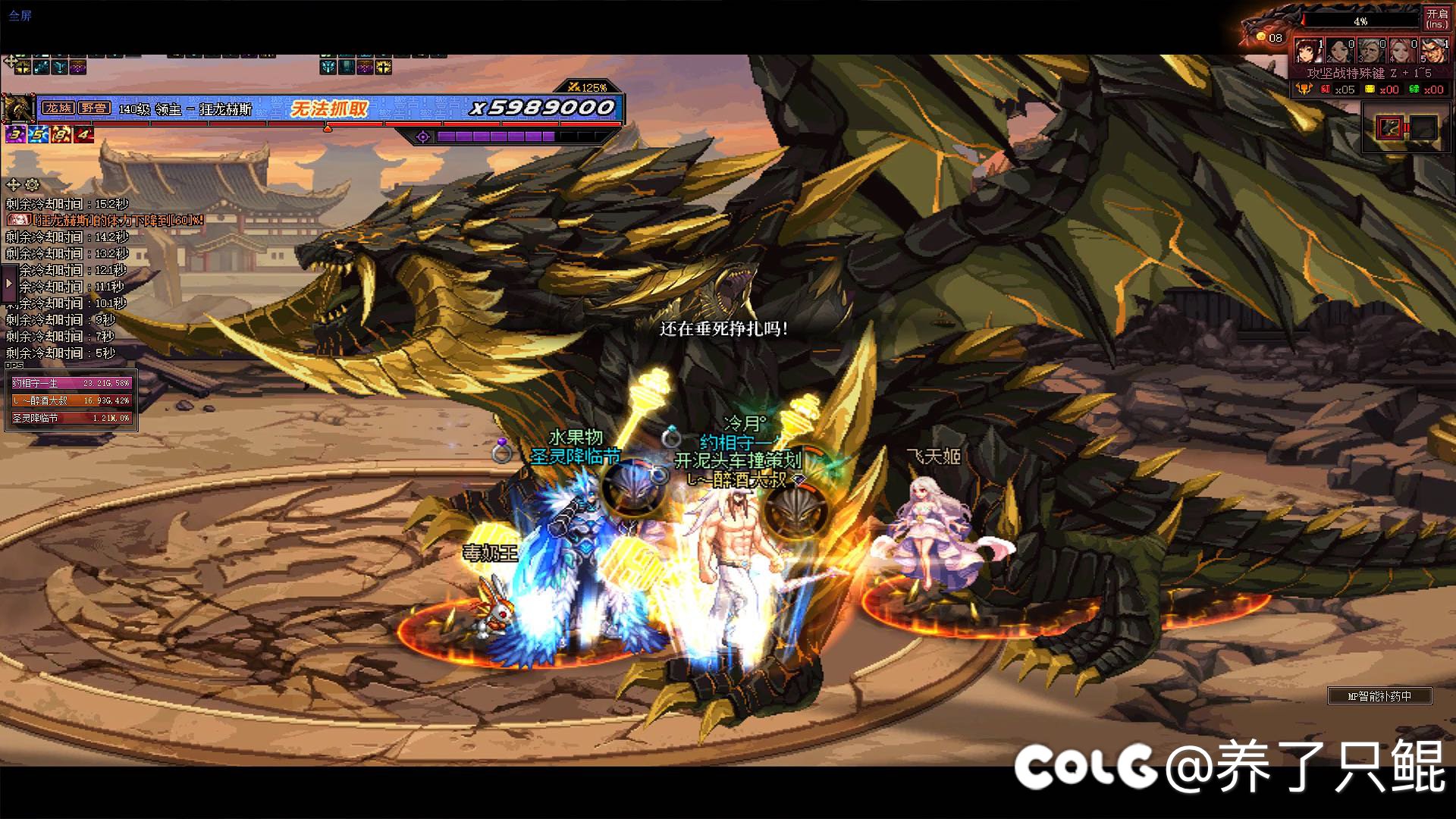
Task: Select the first raid portrait, red-haired girl
Action: click(1309, 52)
